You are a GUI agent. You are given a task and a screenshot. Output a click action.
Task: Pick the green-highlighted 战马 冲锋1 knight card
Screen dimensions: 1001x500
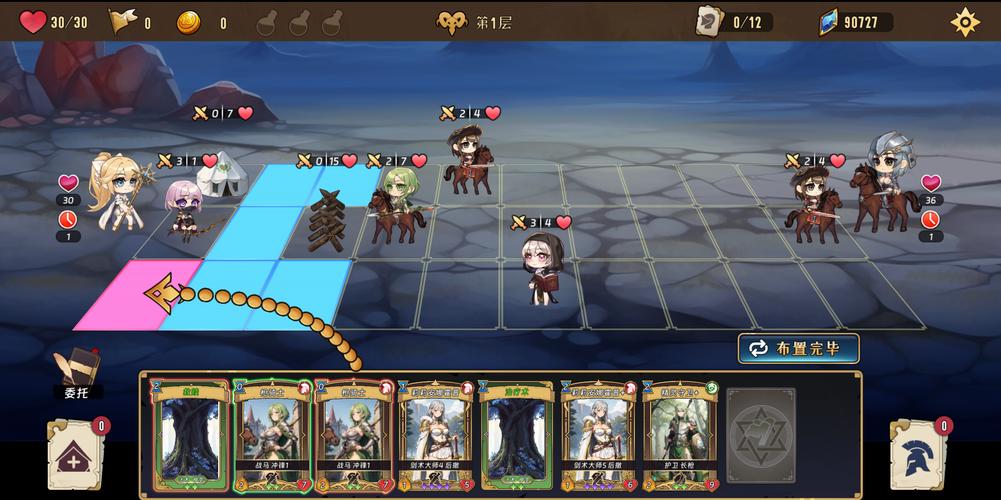270,436
